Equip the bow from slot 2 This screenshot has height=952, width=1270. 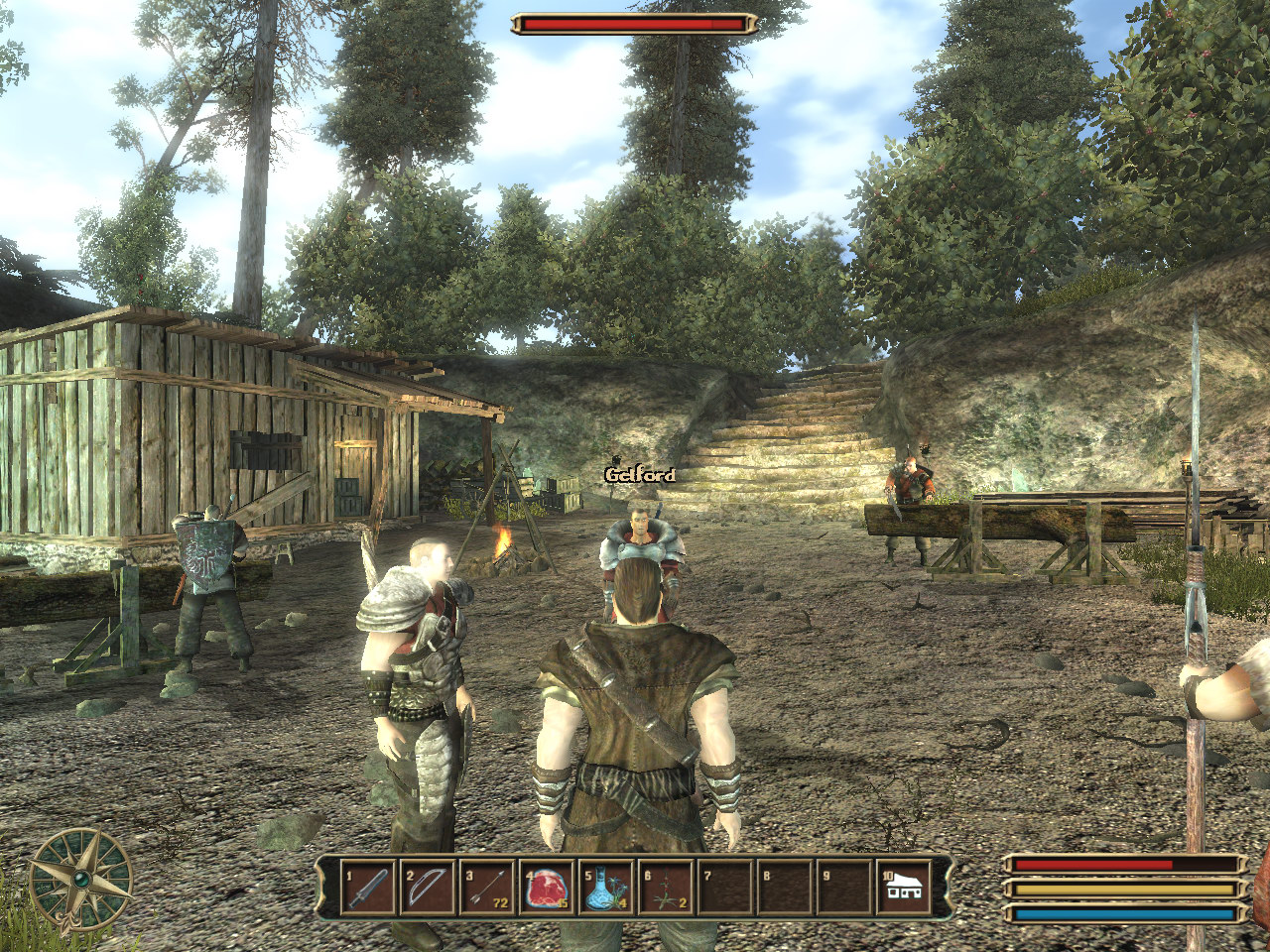tap(428, 887)
